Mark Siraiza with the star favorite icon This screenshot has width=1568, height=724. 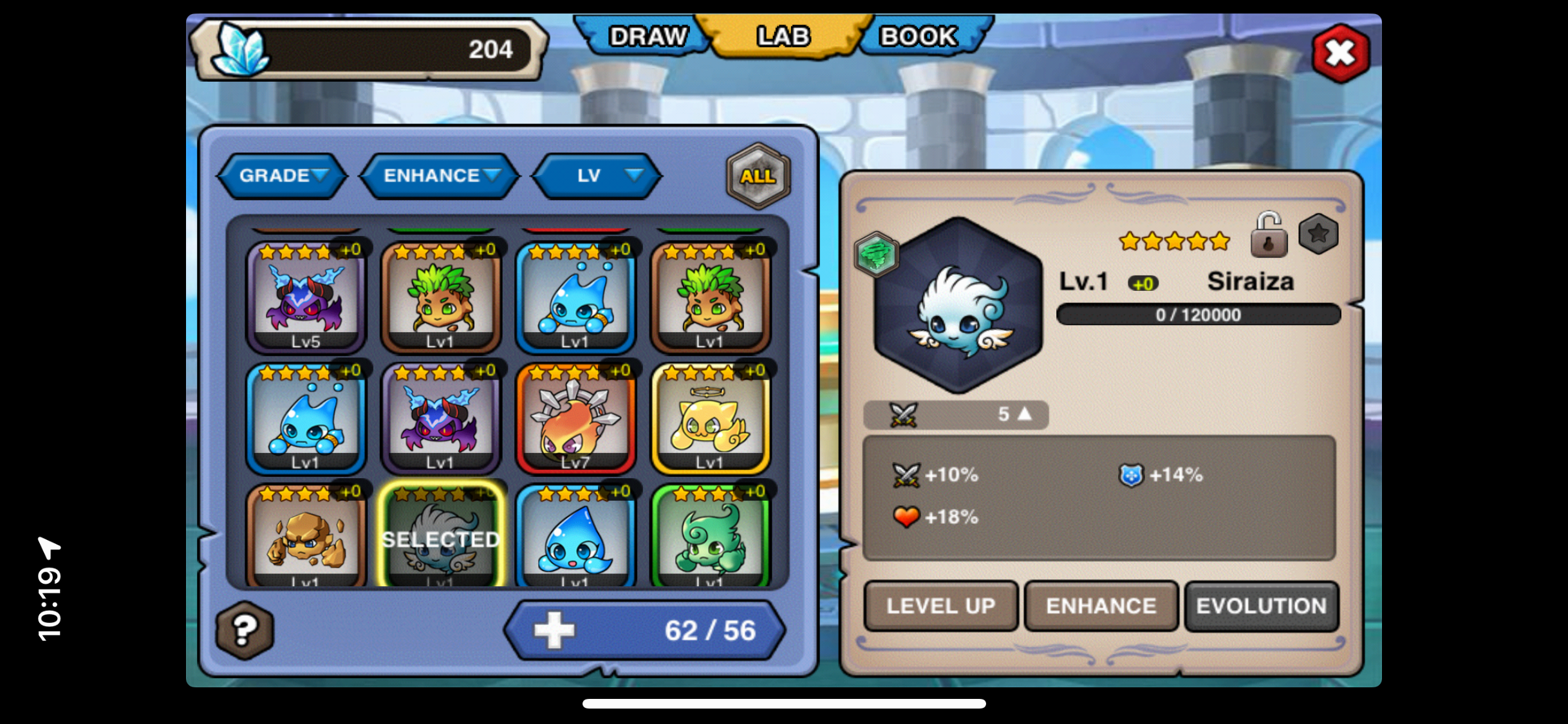[x=1318, y=234]
